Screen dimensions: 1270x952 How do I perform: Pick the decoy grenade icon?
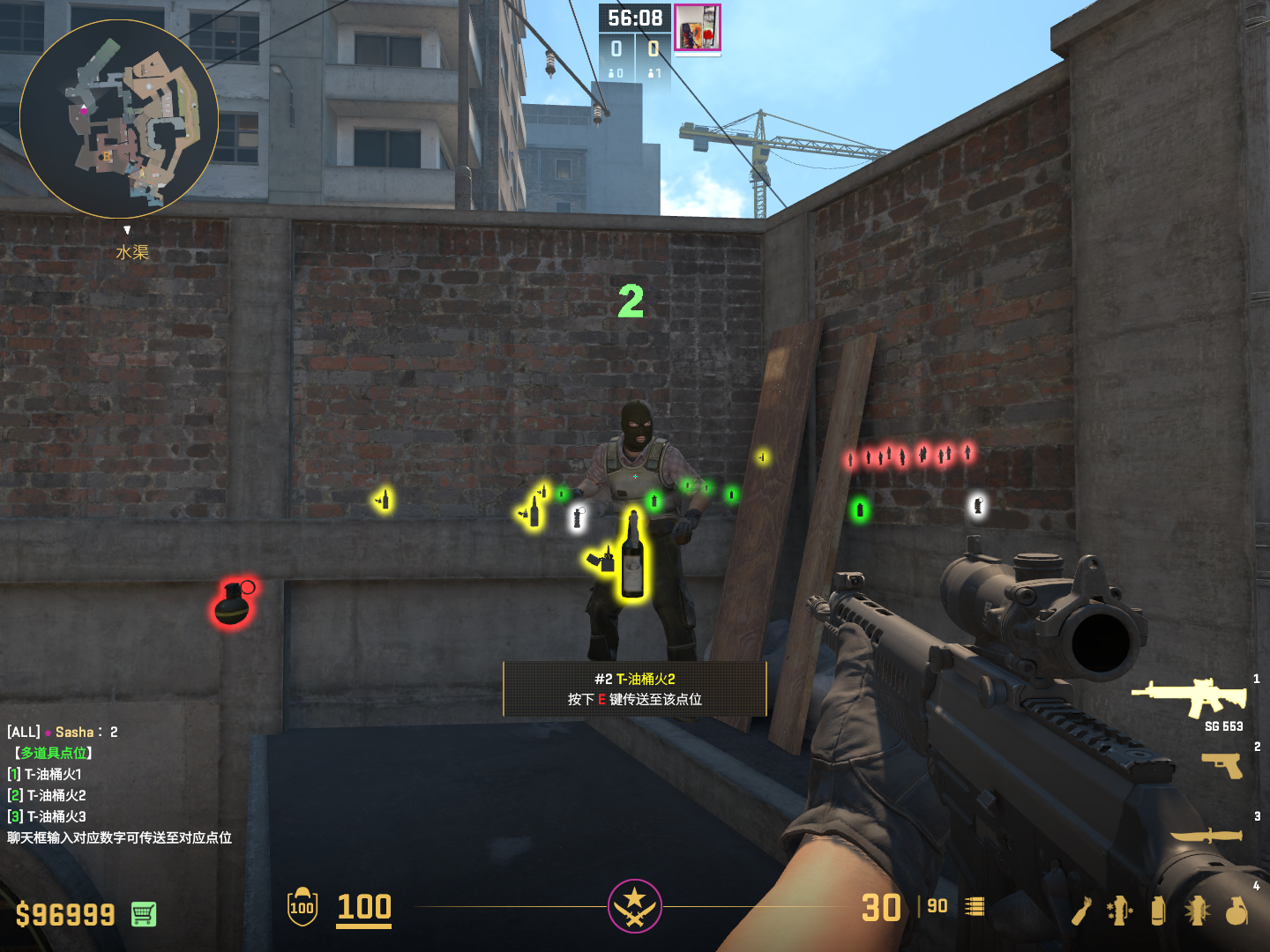pos(1119,911)
